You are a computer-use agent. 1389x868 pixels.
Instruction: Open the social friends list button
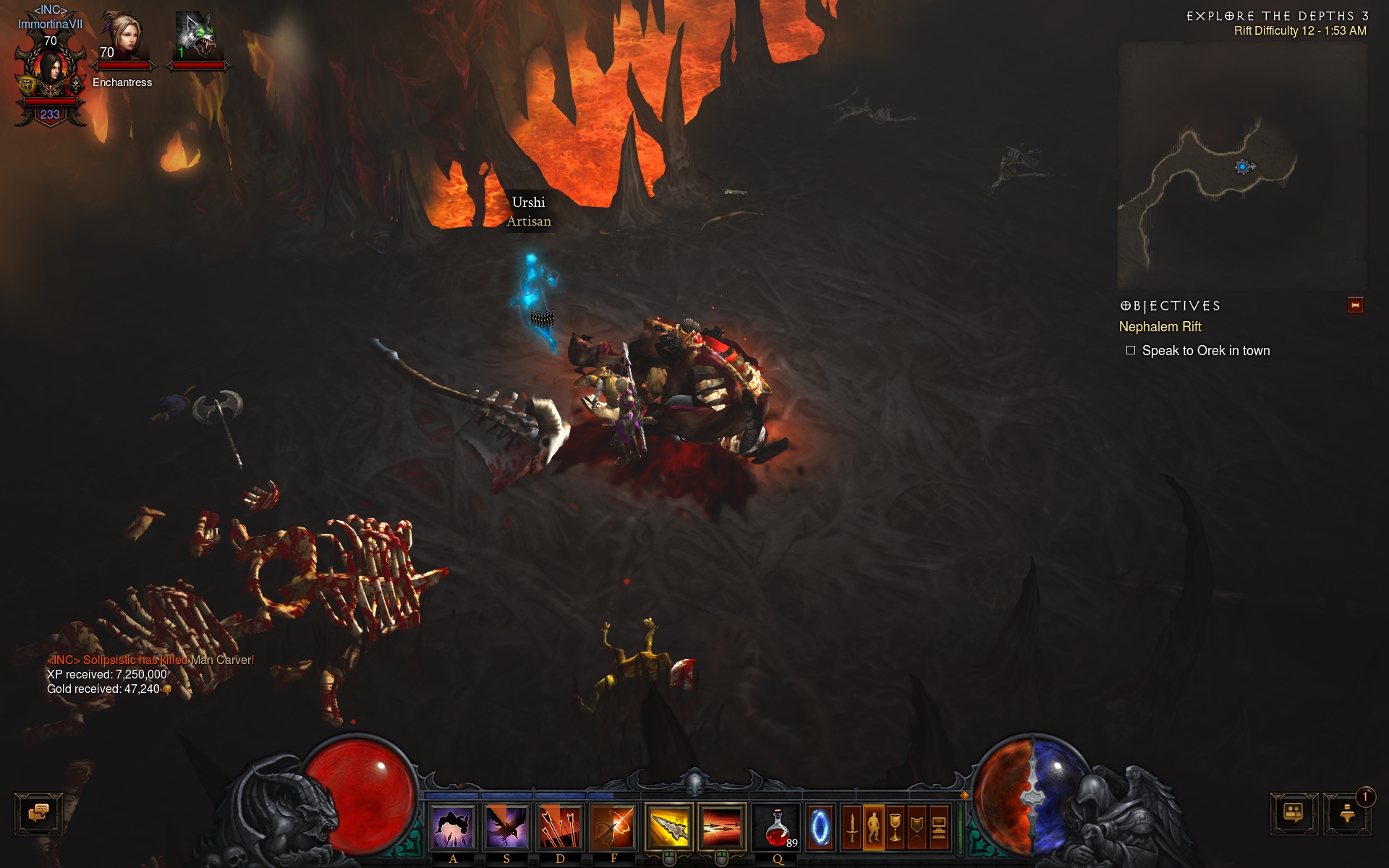(1294, 814)
